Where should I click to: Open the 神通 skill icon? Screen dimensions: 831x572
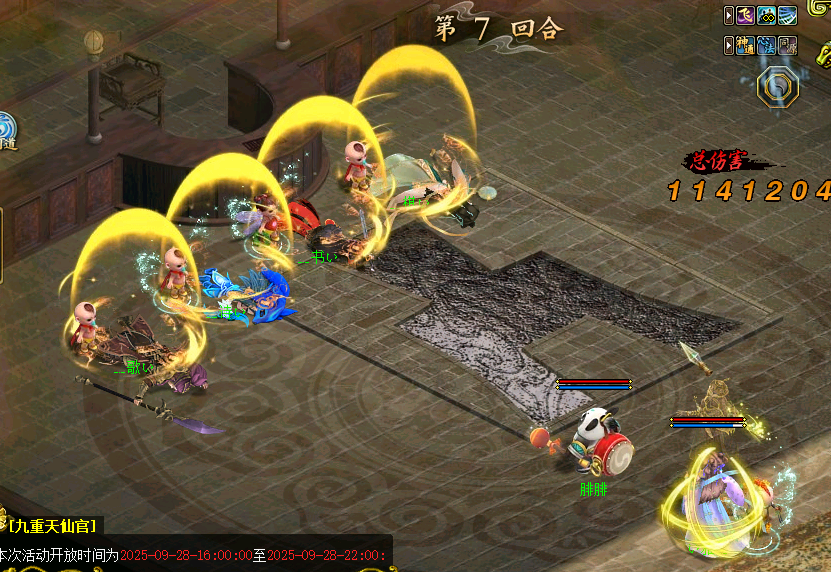[746, 45]
